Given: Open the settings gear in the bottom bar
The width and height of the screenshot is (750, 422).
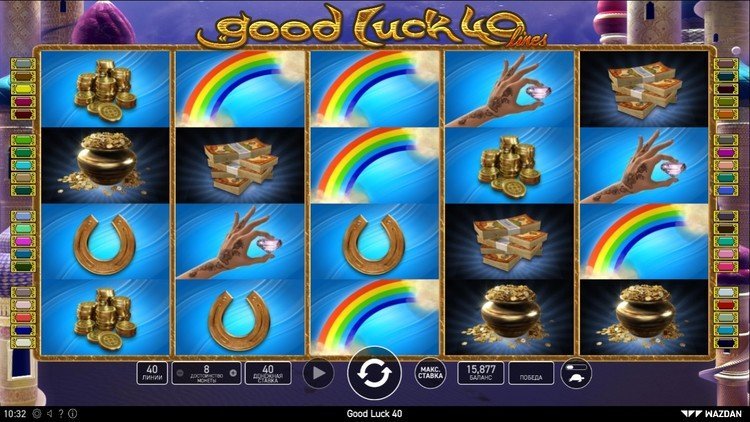Looking at the screenshot, I should tap(36, 413).
